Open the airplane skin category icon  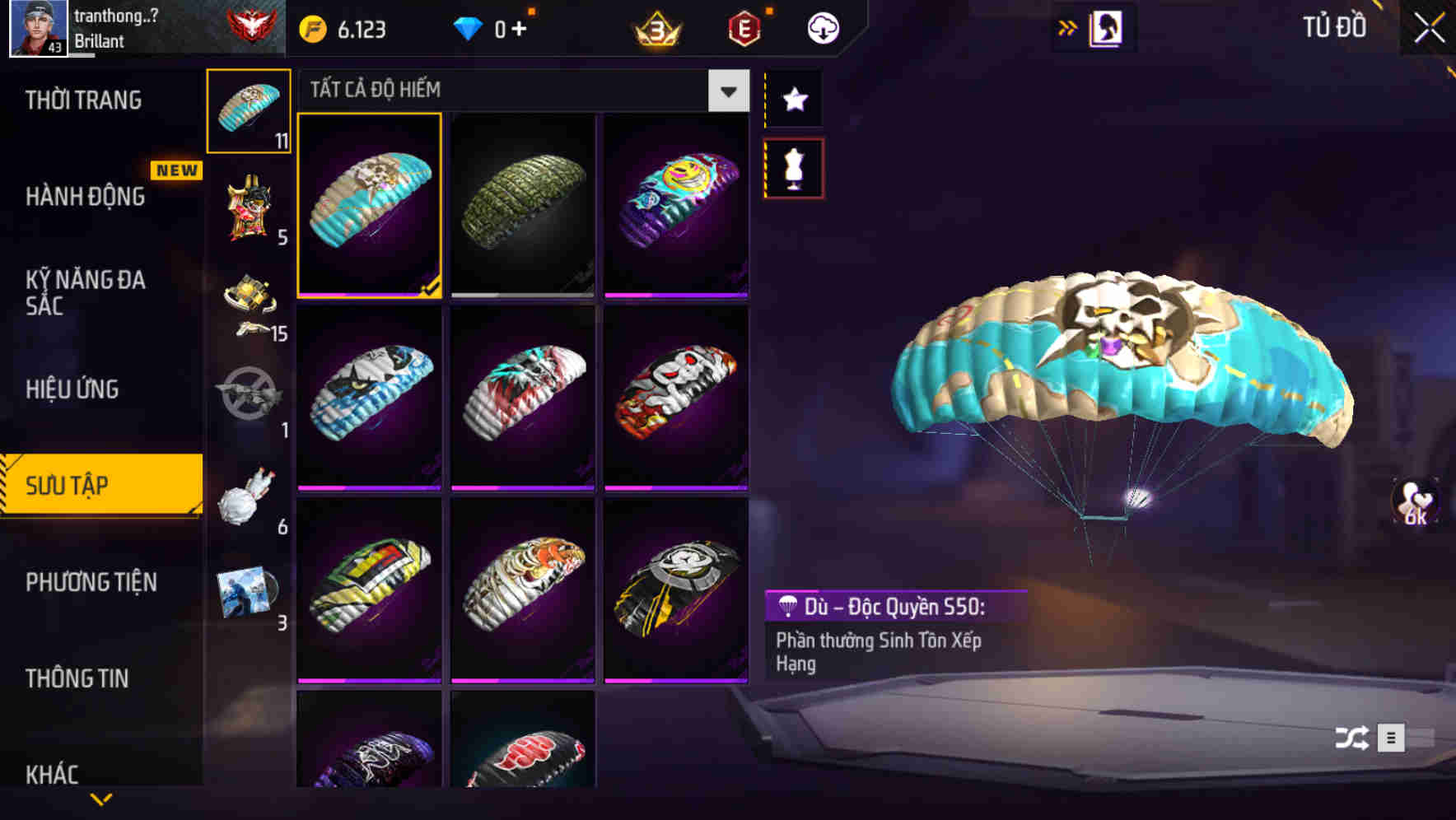(x=248, y=399)
